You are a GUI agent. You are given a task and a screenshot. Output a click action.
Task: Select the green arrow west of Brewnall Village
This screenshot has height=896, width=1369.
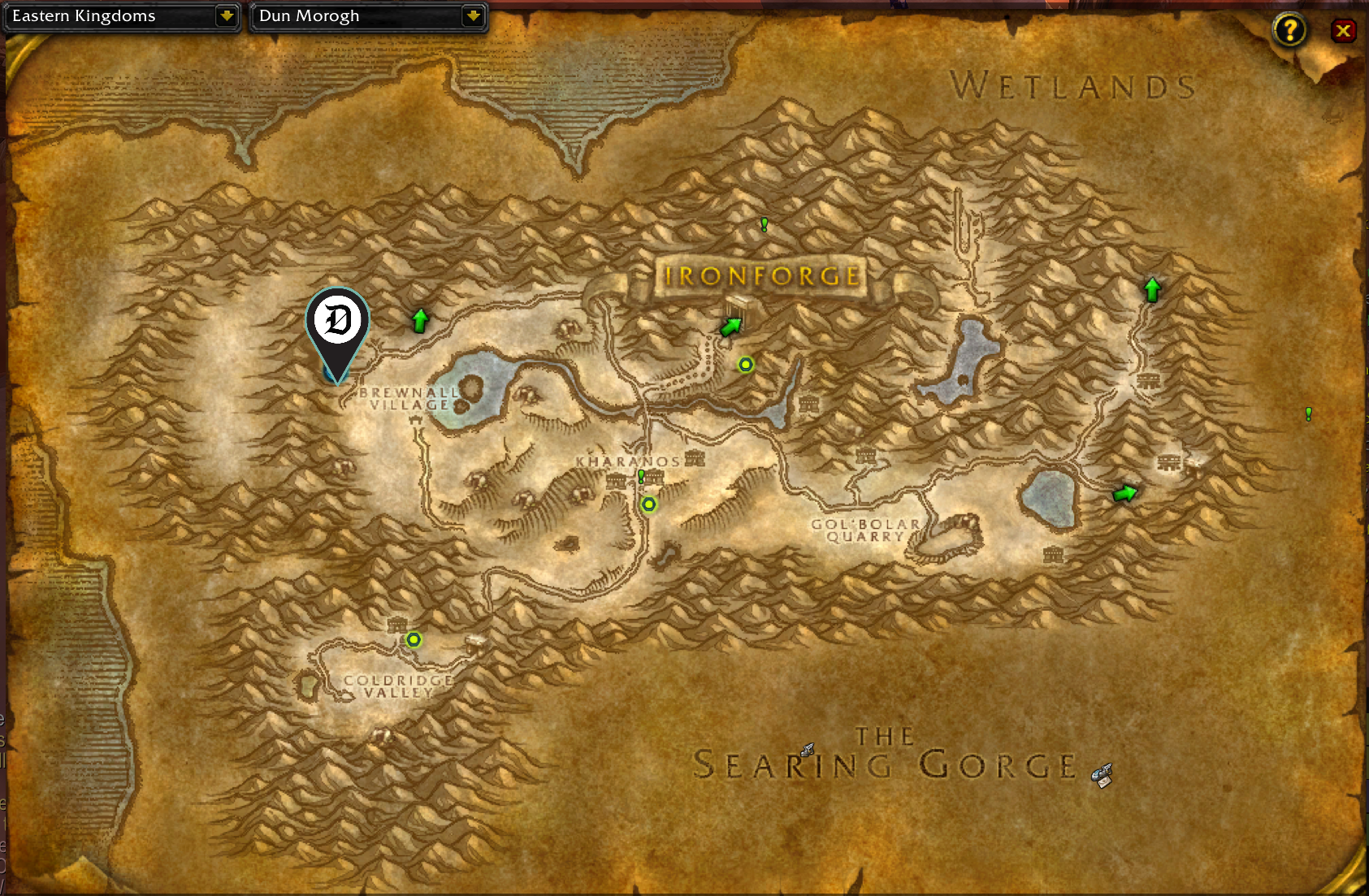click(x=419, y=320)
